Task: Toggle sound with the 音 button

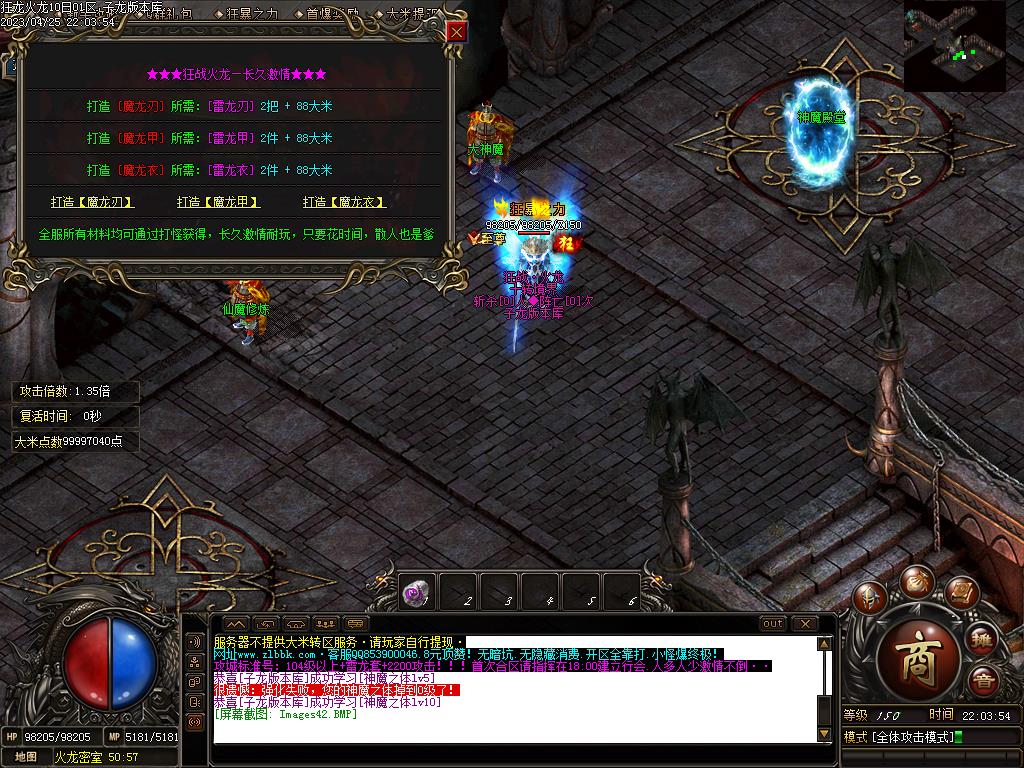Action: coord(982,679)
